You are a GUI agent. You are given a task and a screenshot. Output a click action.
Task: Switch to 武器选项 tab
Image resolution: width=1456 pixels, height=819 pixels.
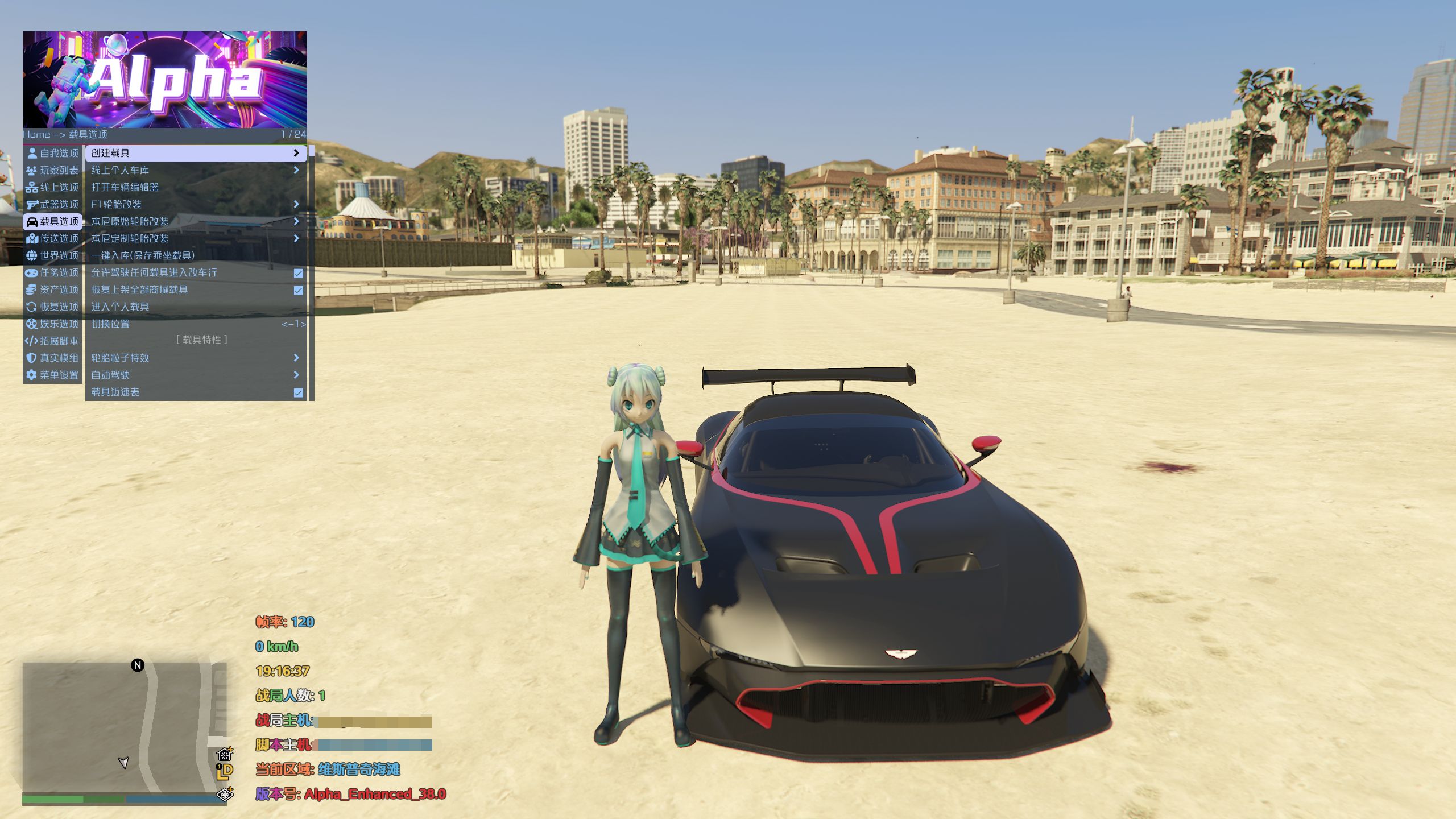click(x=53, y=204)
